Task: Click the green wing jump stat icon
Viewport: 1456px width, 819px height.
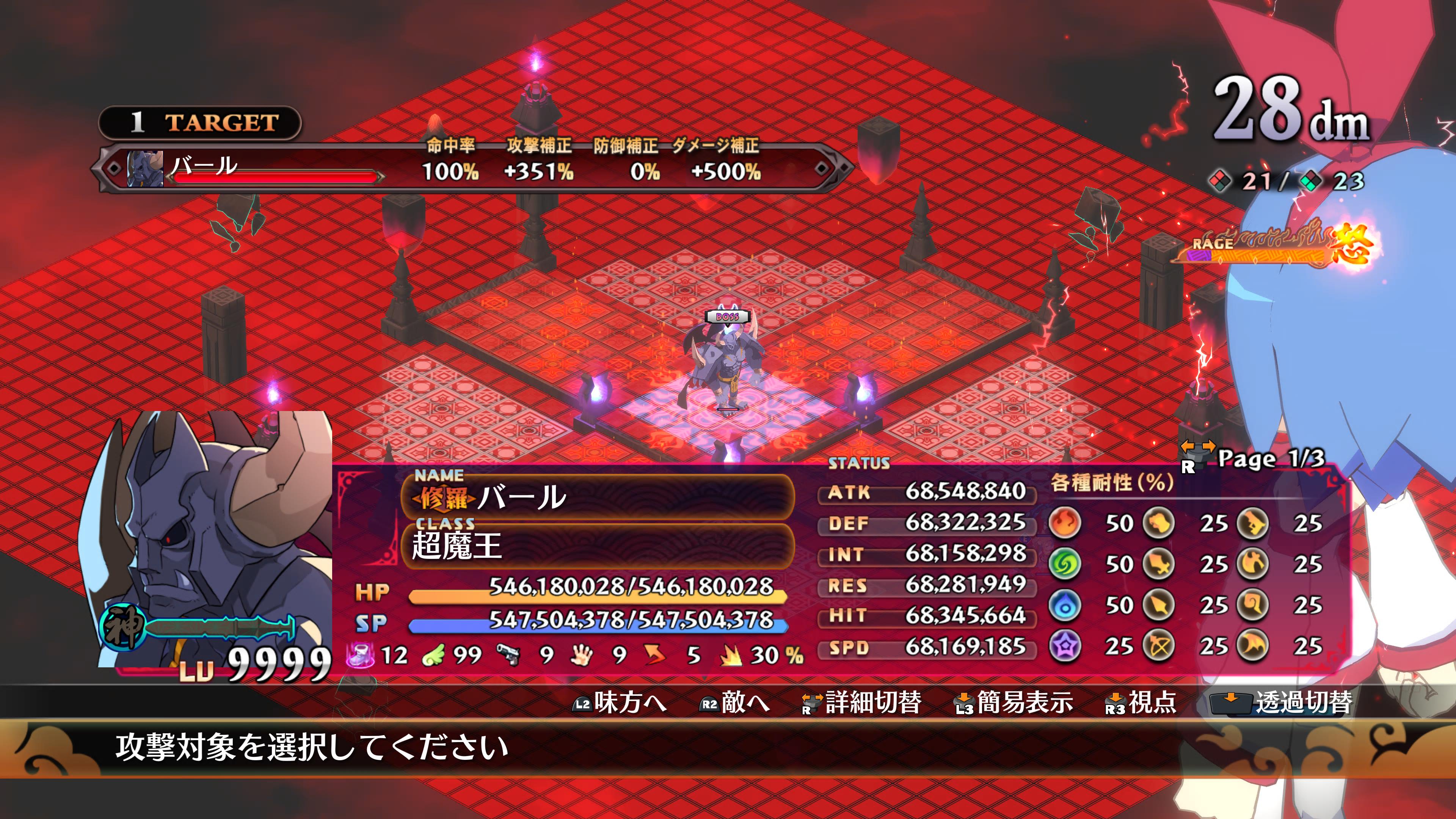Action: coord(433,656)
